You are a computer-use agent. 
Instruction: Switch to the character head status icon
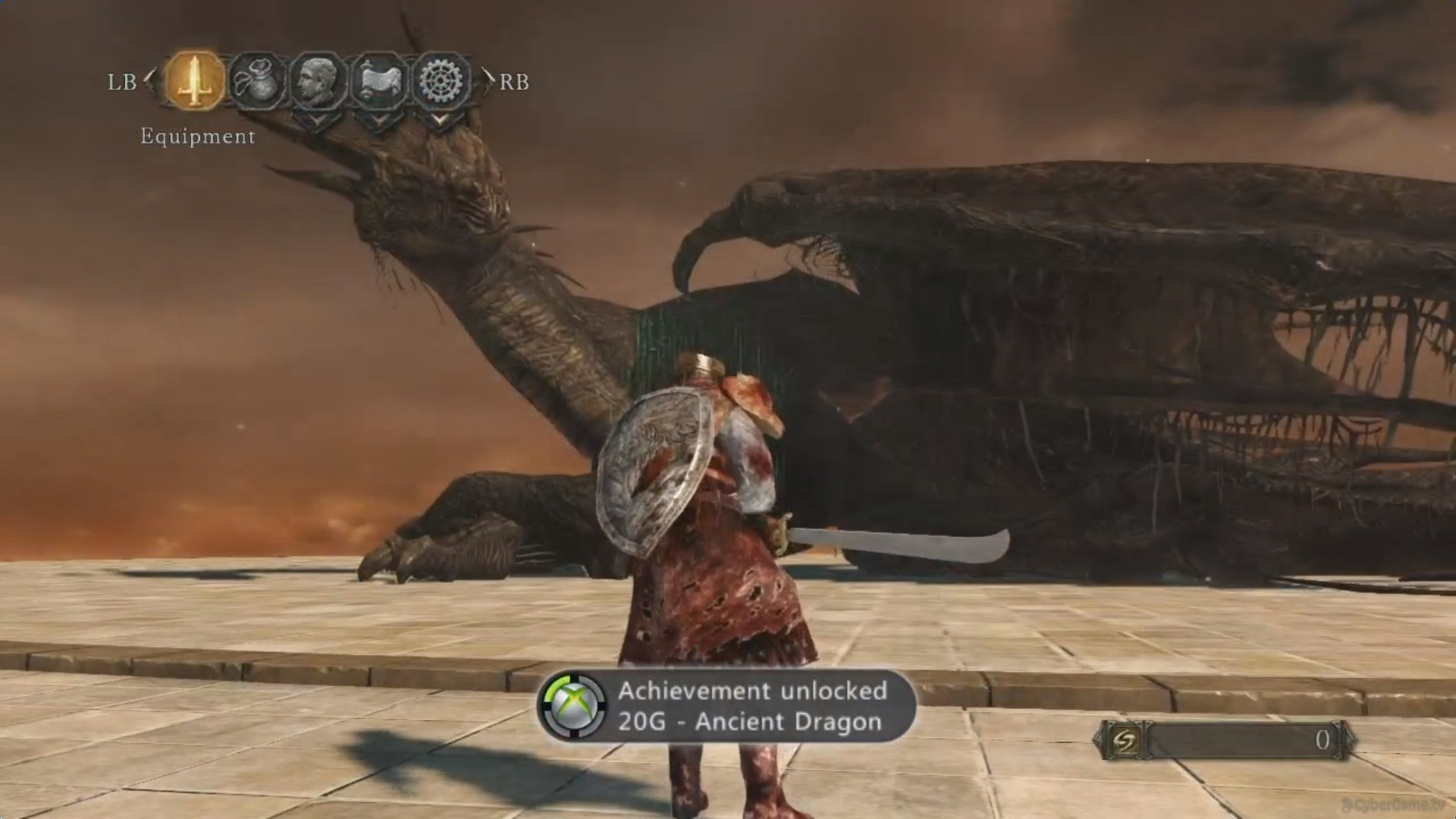click(317, 80)
